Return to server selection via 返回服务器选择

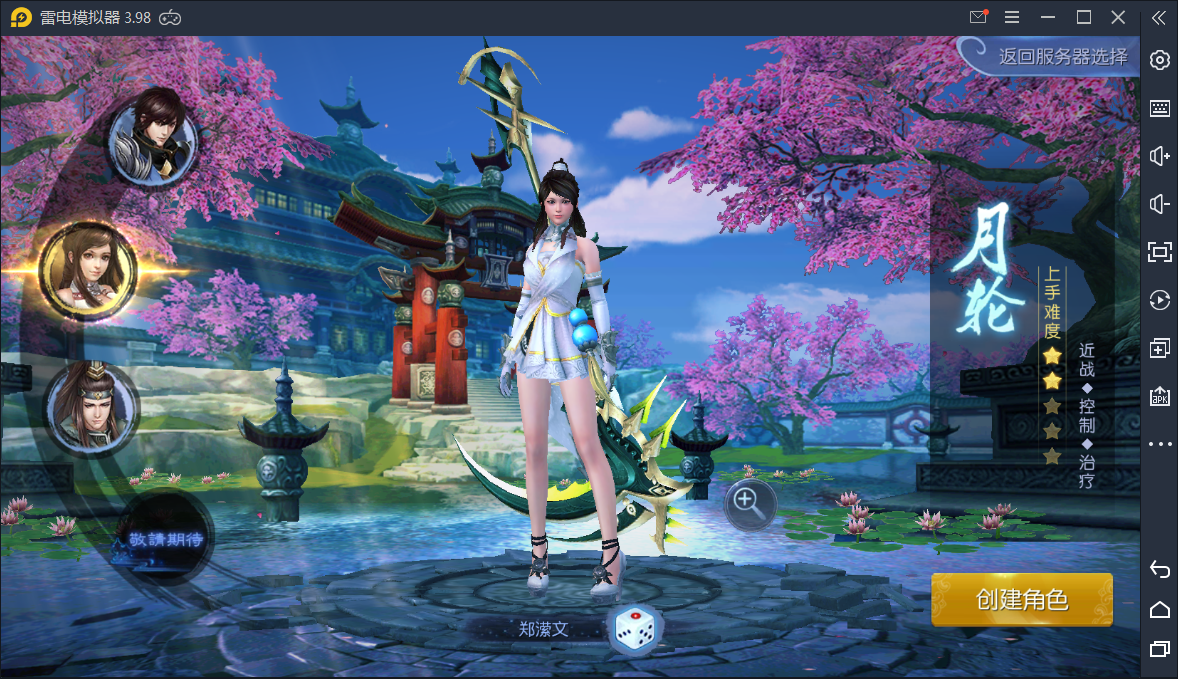coord(1062,56)
